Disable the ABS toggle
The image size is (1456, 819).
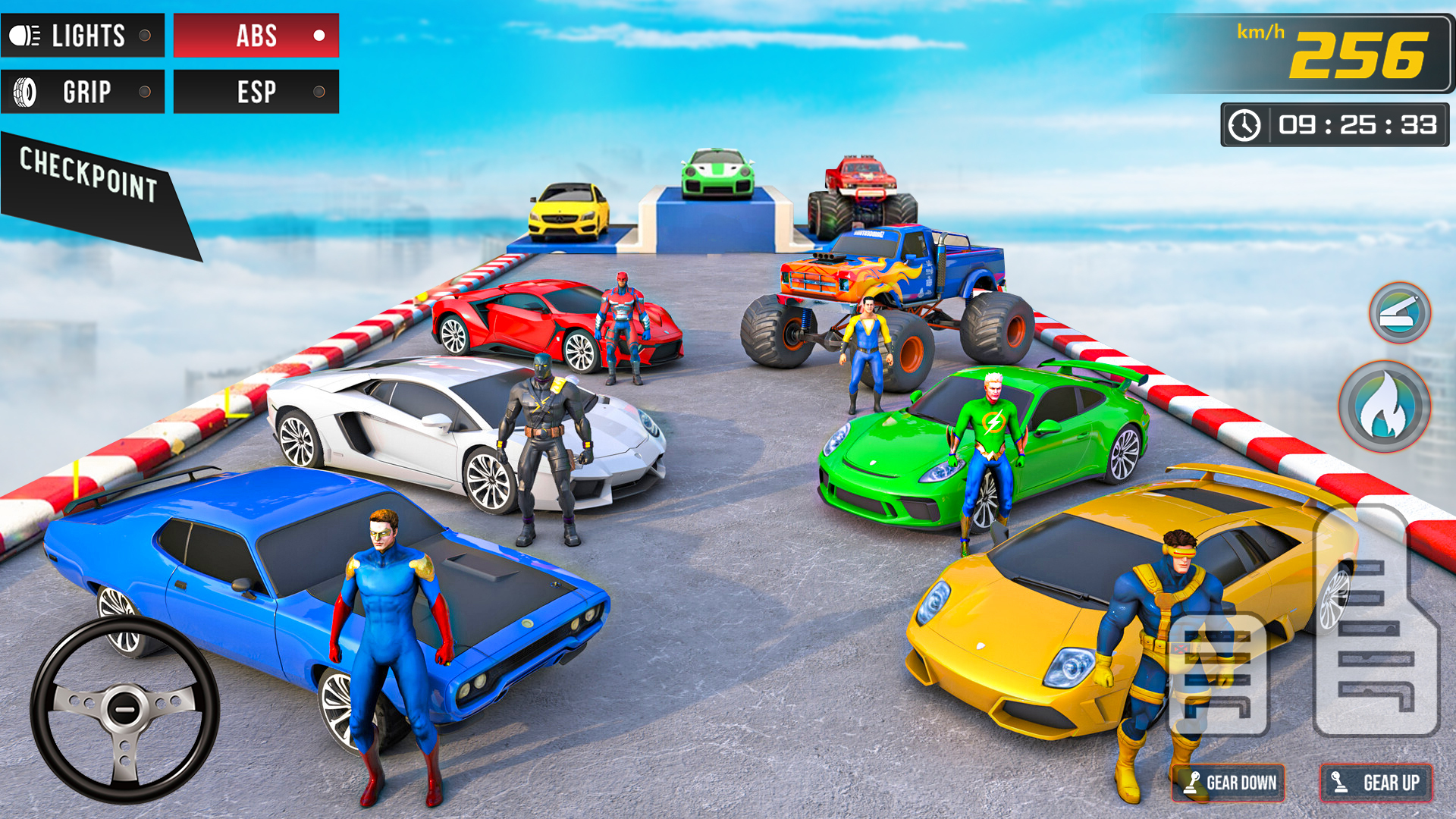pyautogui.click(x=256, y=33)
